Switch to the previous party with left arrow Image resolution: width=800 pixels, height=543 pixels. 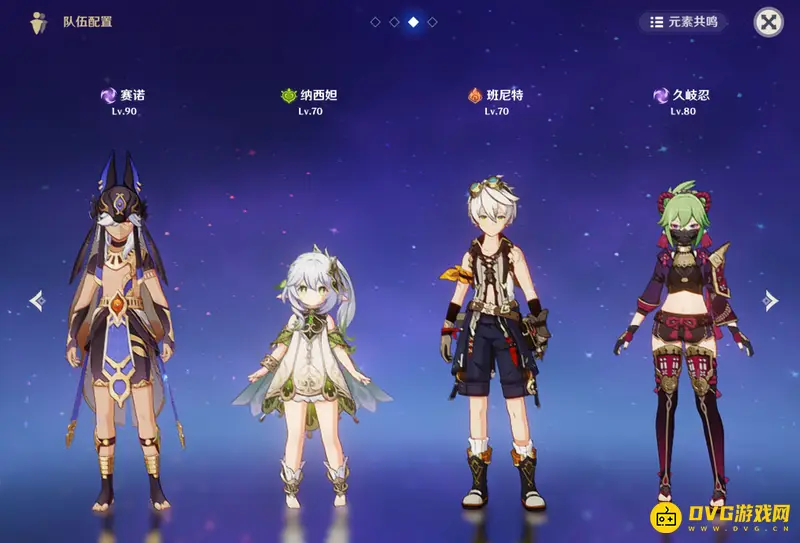[37, 299]
